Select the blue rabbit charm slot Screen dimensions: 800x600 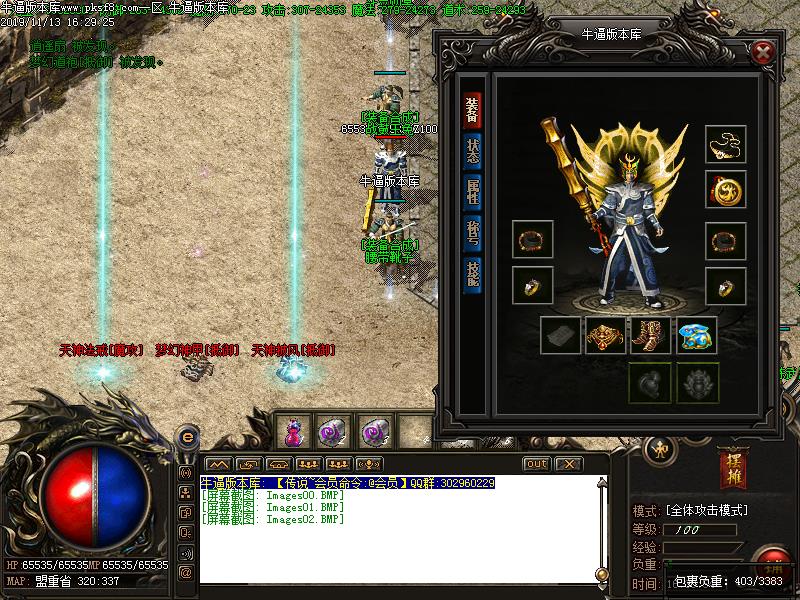pyautogui.click(x=696, y=336)
